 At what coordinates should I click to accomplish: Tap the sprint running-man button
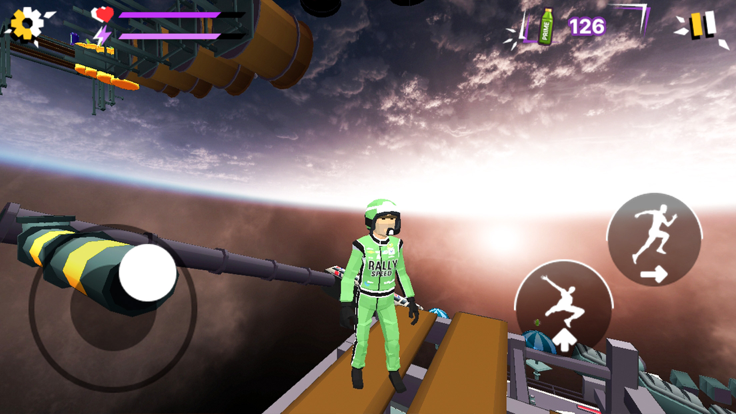(x=654, y=240)
